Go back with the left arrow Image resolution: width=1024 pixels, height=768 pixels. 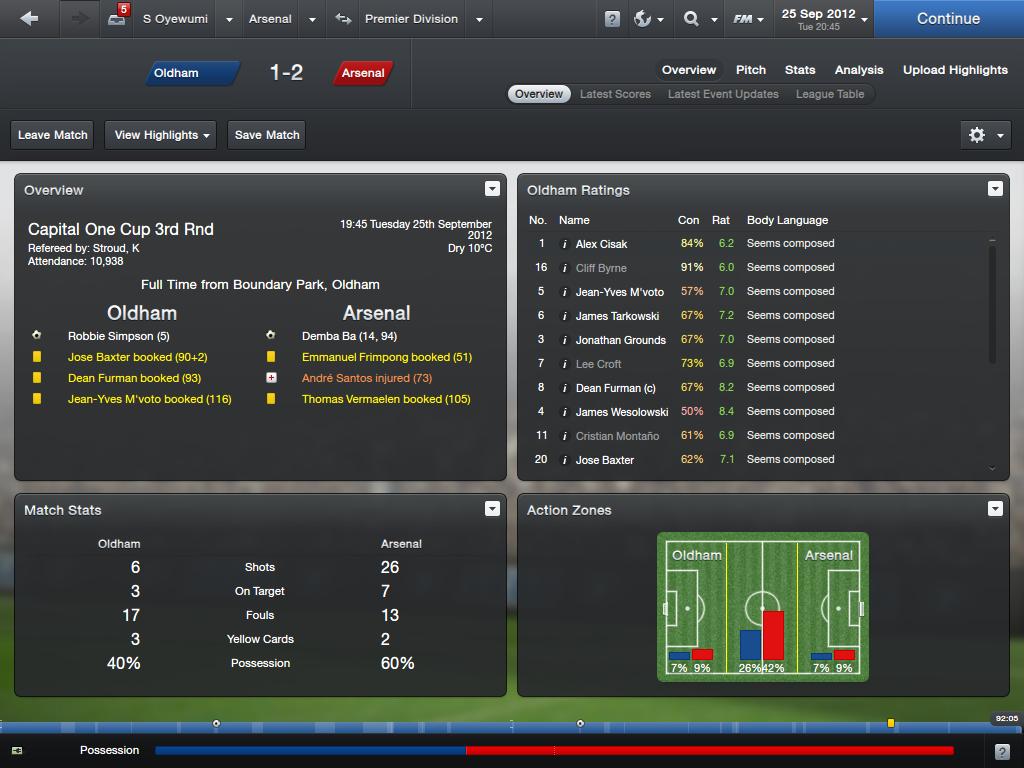[x=29, y=19]
